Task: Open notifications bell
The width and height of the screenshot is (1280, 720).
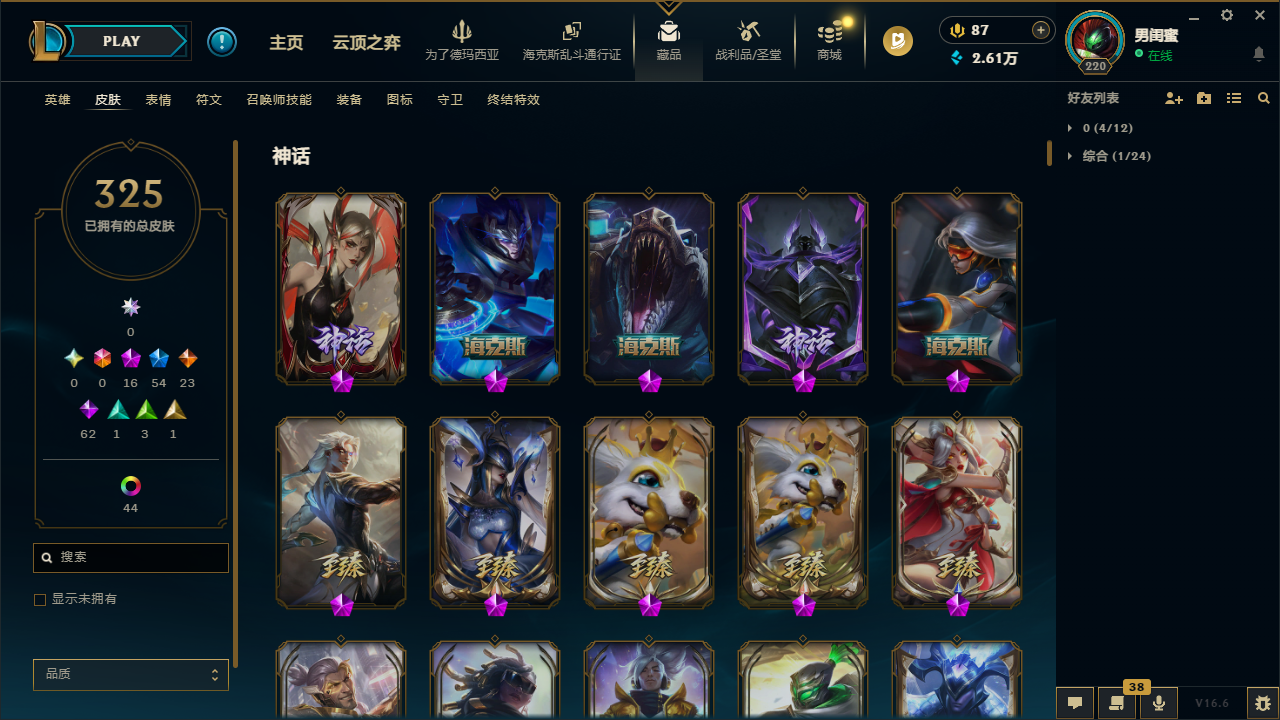Action: click(x=1259, y=56)
